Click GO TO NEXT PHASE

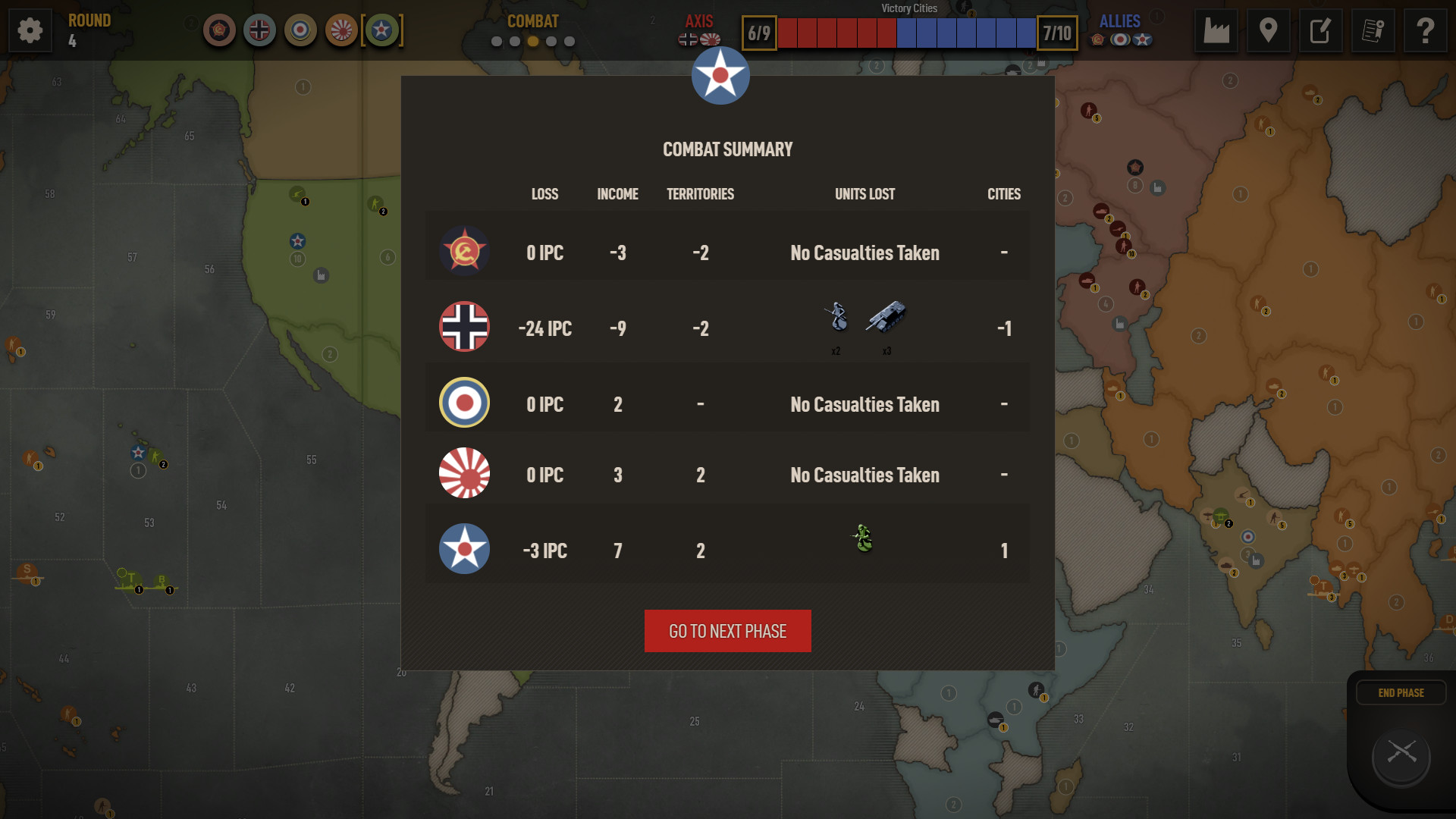(726, 630)
